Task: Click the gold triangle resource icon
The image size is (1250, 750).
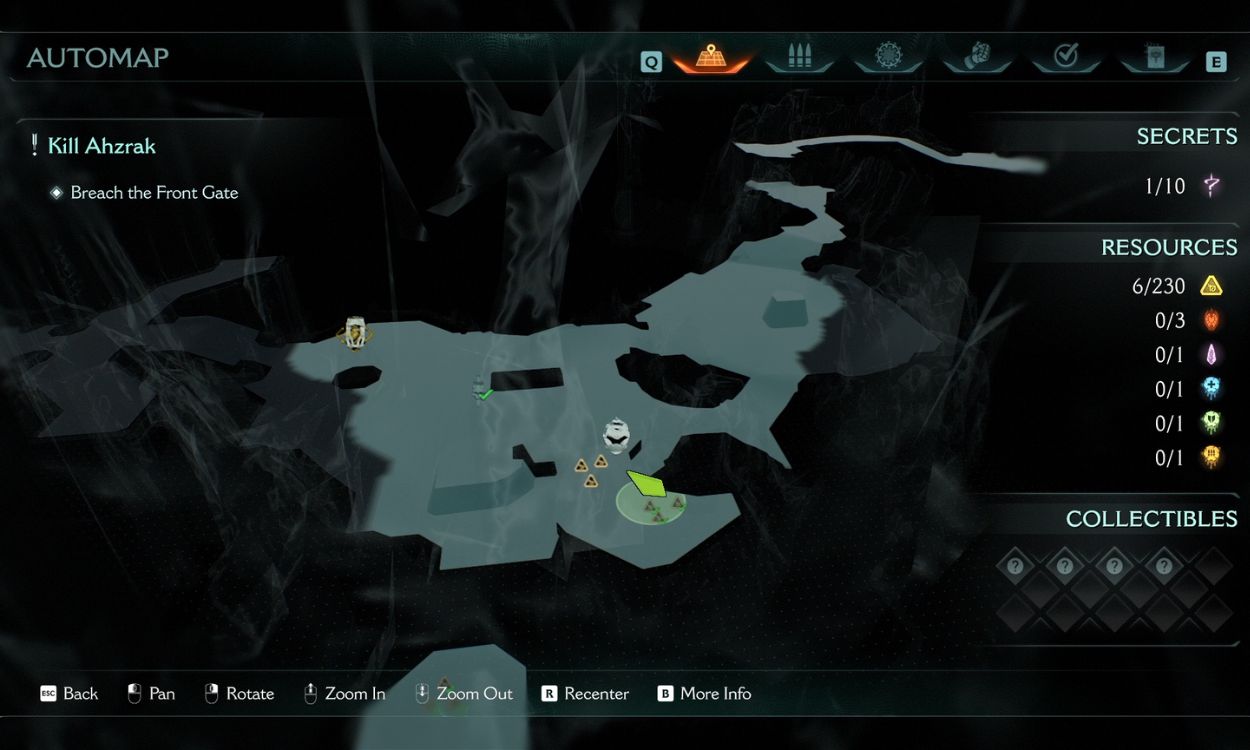Action: point(1211,286)
